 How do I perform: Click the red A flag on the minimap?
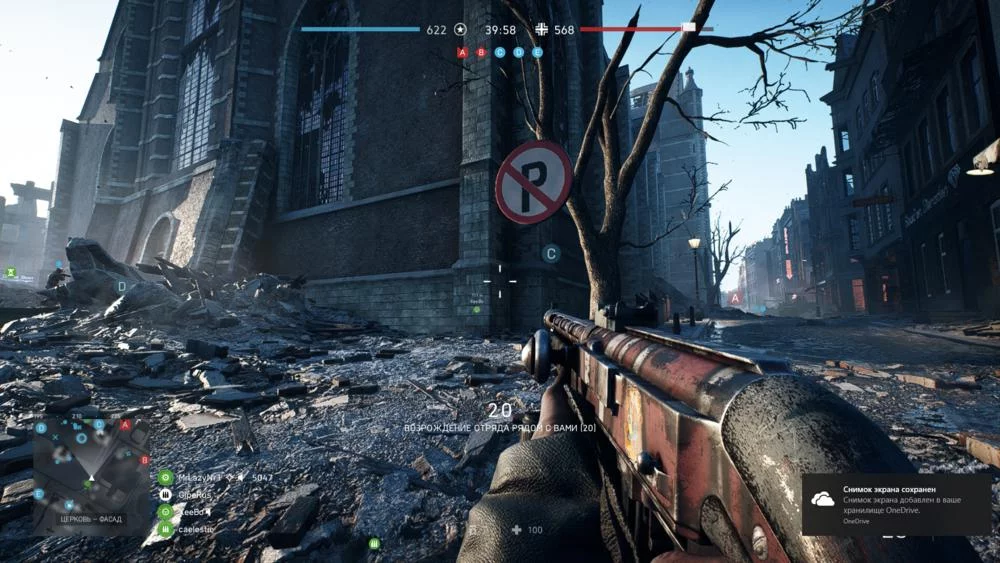(x=126, y=425)
